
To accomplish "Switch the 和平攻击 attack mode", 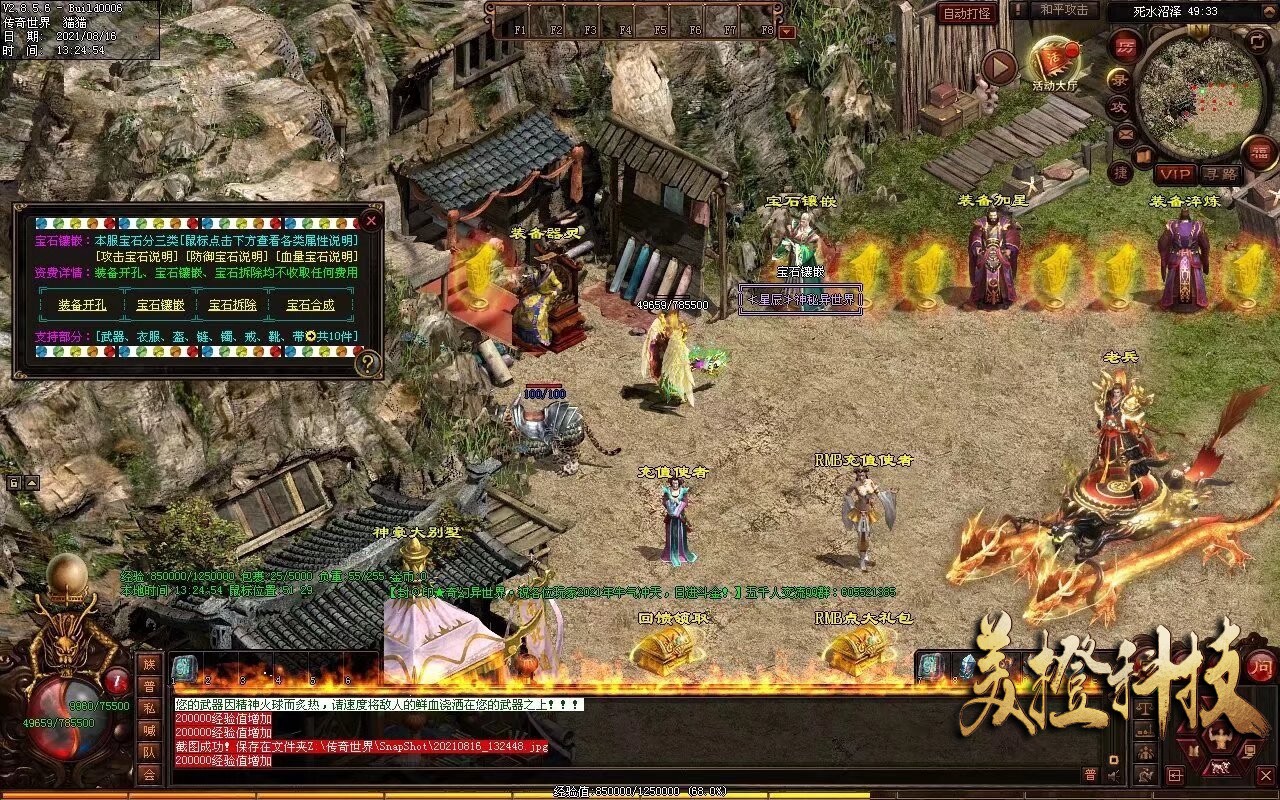I will 1063,10.
